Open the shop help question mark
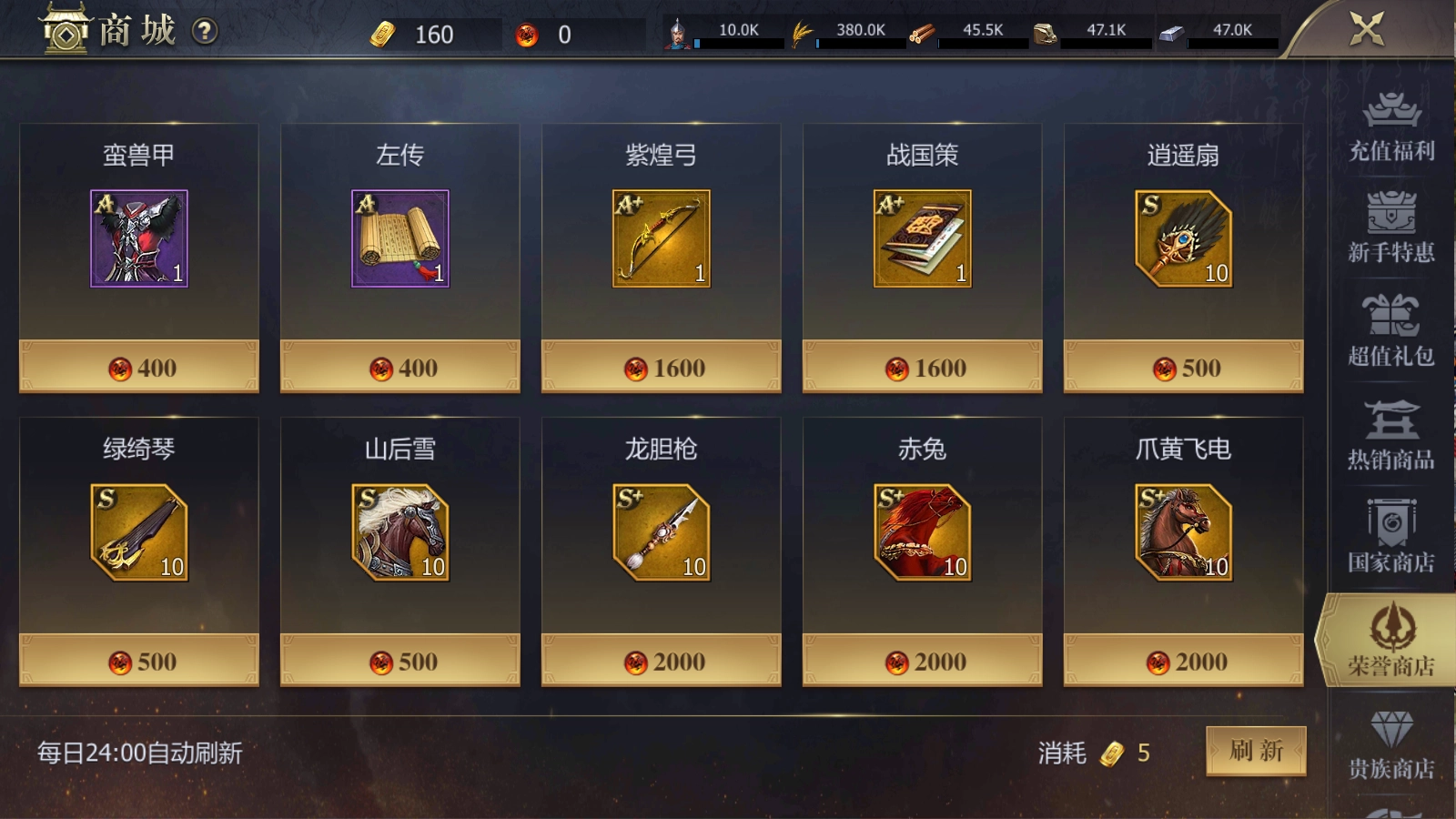The image size is (1456, 819). point(207,31)
